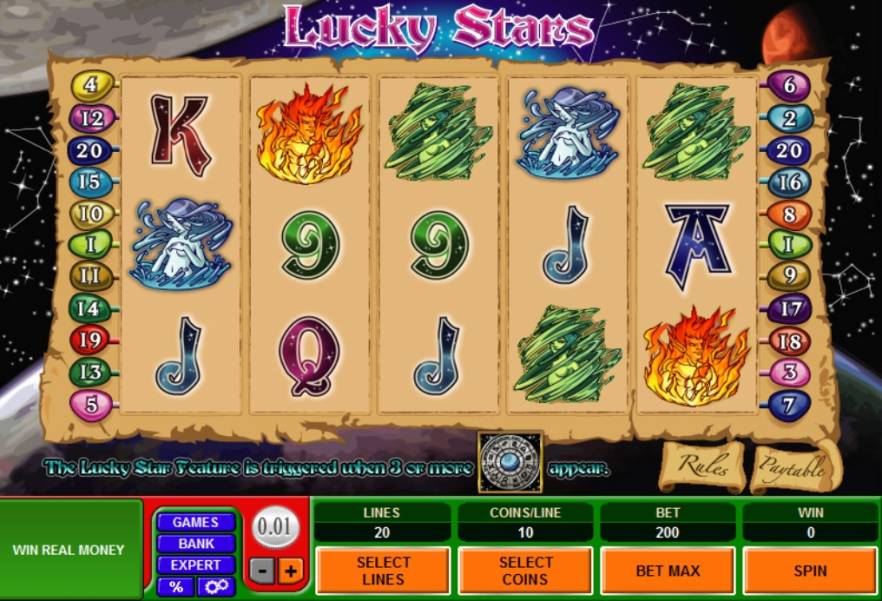Open settings with the gears icon
The image size is (882, 601).
pyautogui.click(x=215, y=586)
